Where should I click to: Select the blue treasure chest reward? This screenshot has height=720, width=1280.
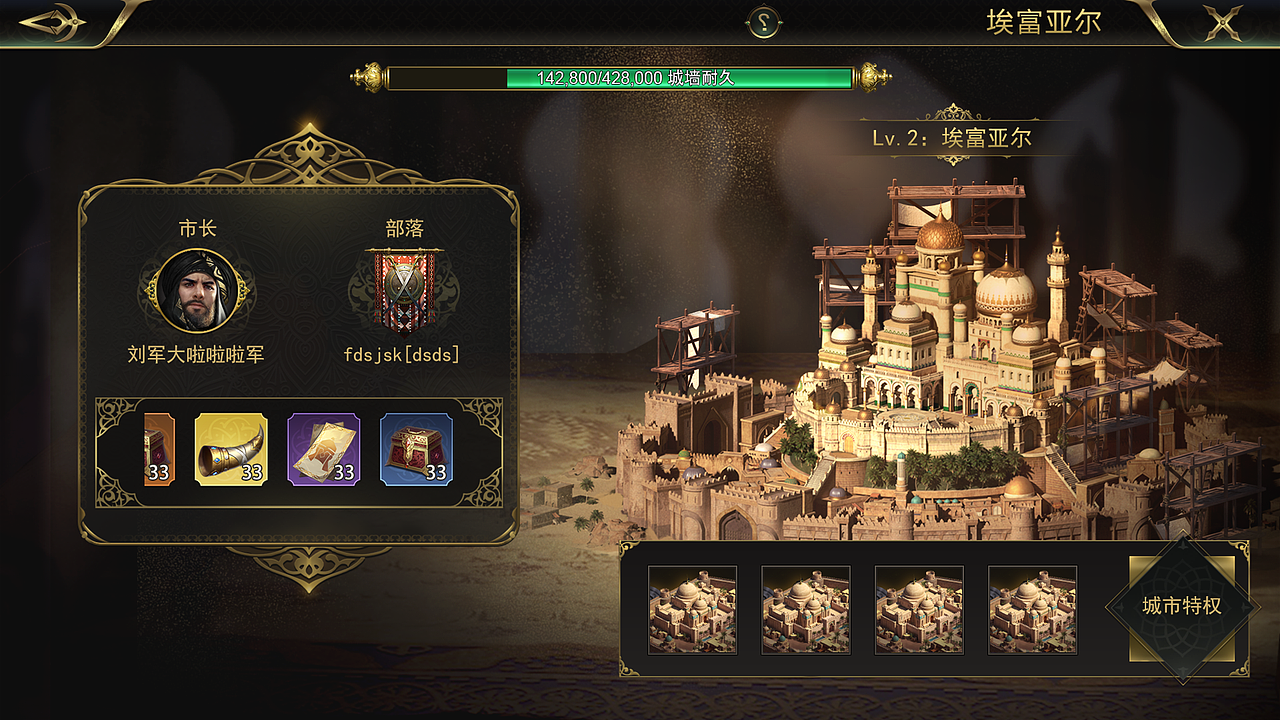[x=416, y=449]
